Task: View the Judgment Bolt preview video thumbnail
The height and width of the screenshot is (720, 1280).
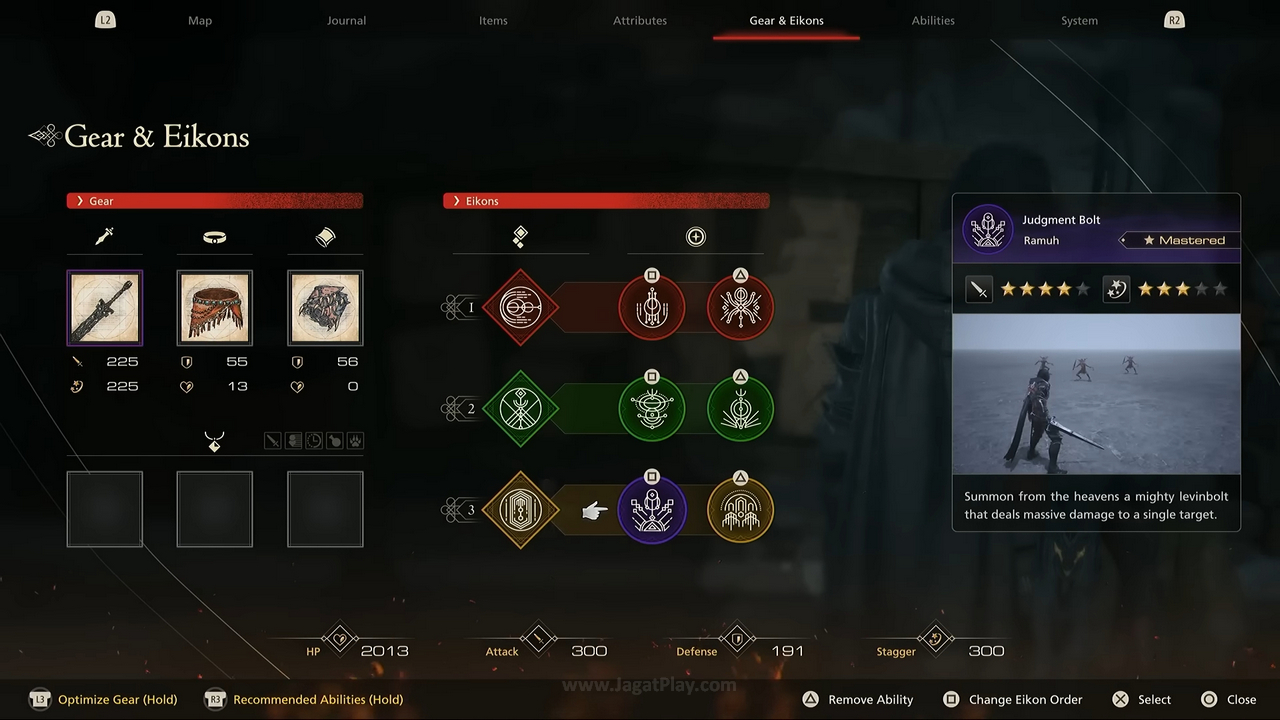Action: pos(1096,395)
